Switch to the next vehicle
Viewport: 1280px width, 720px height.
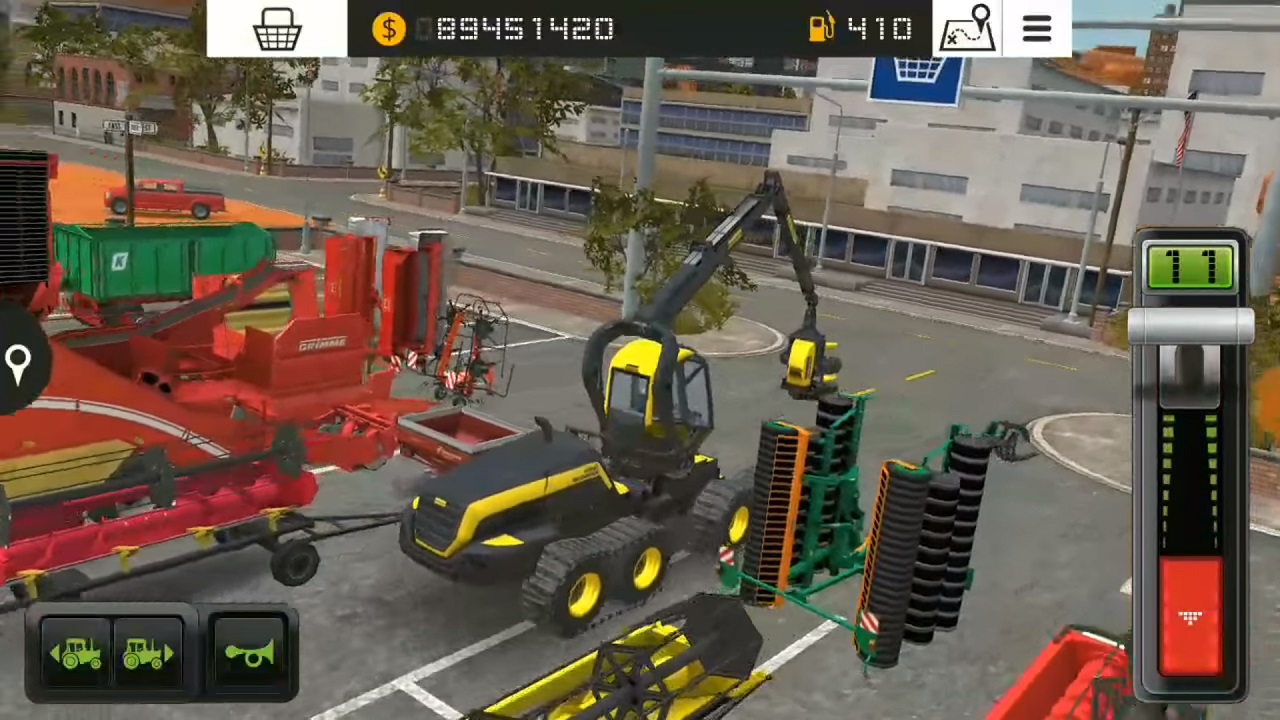pos(147,654)
